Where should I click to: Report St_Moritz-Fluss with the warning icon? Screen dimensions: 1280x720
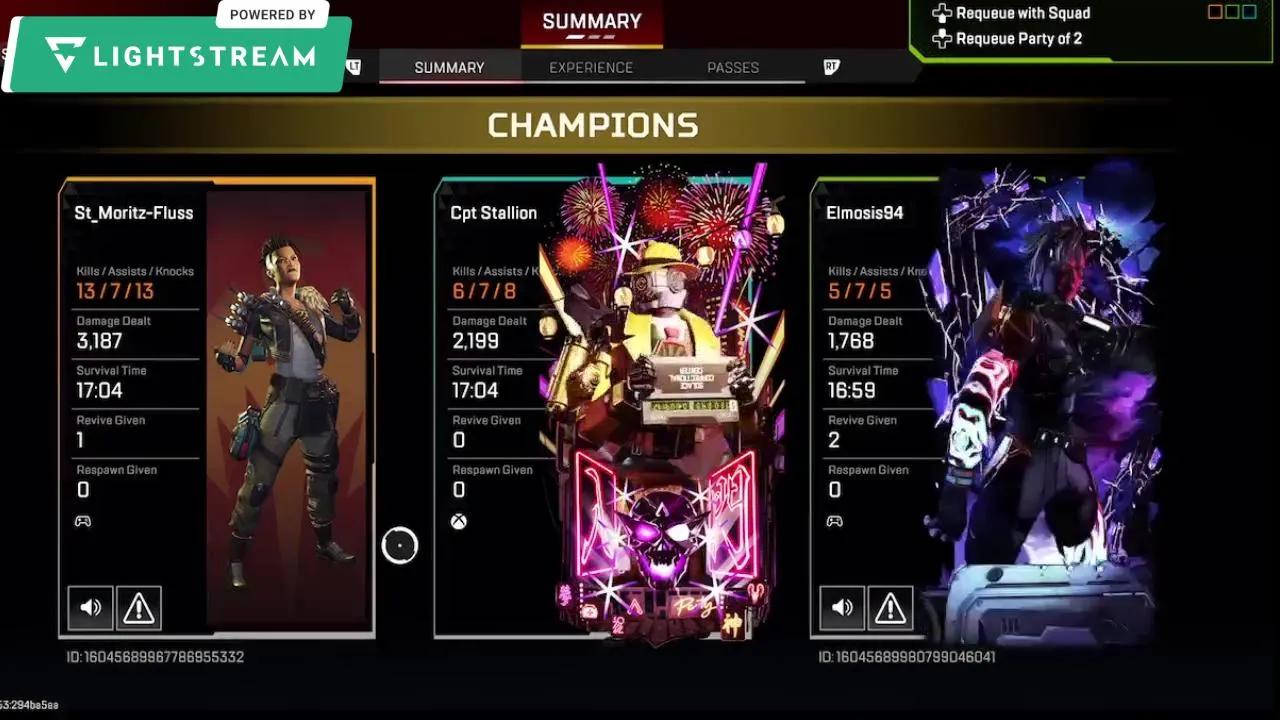(138, 607)
